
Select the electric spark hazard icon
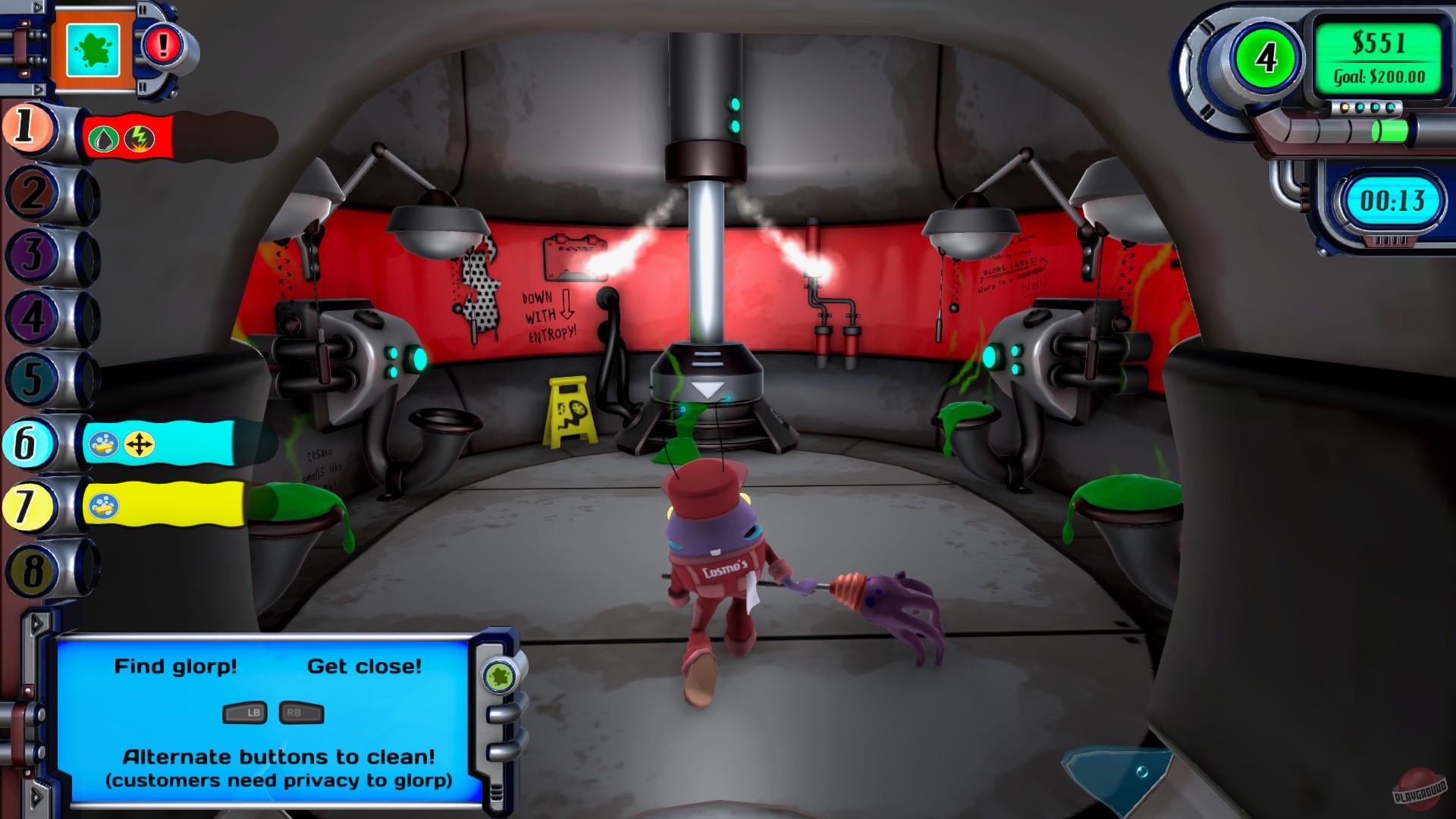pos(140,140)
